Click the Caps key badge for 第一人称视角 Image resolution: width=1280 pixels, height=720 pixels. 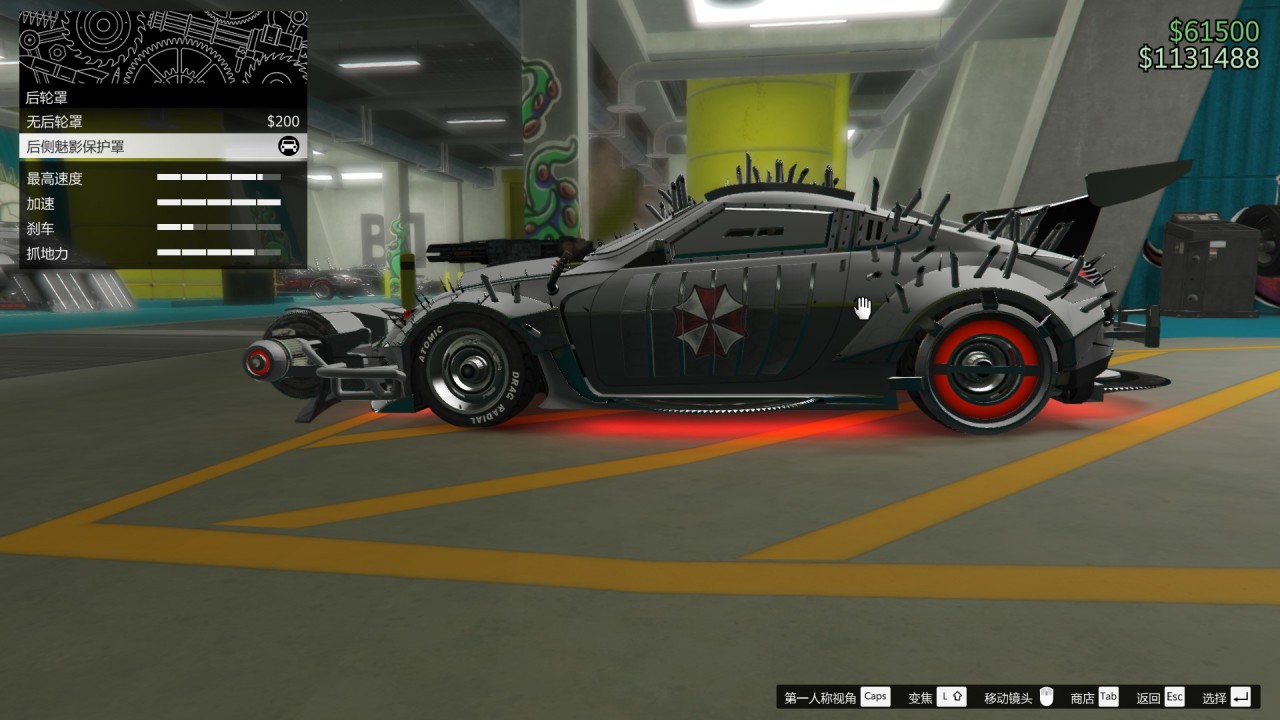click(875, 696)
